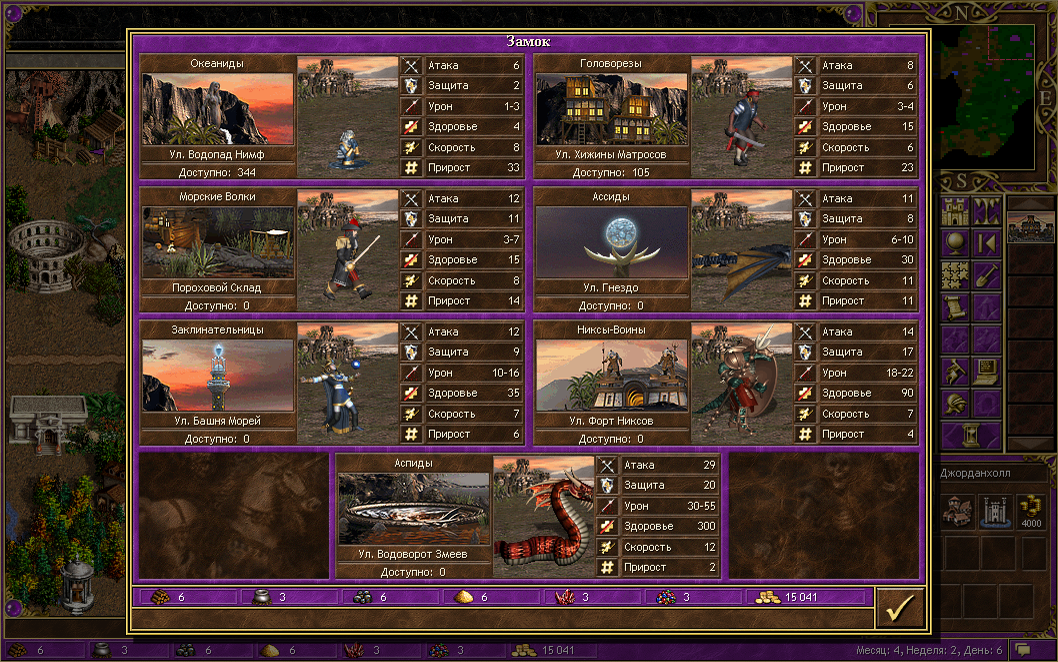
Task: Choose the Cutthroats sailor huts picture
Action: [611, 109]
